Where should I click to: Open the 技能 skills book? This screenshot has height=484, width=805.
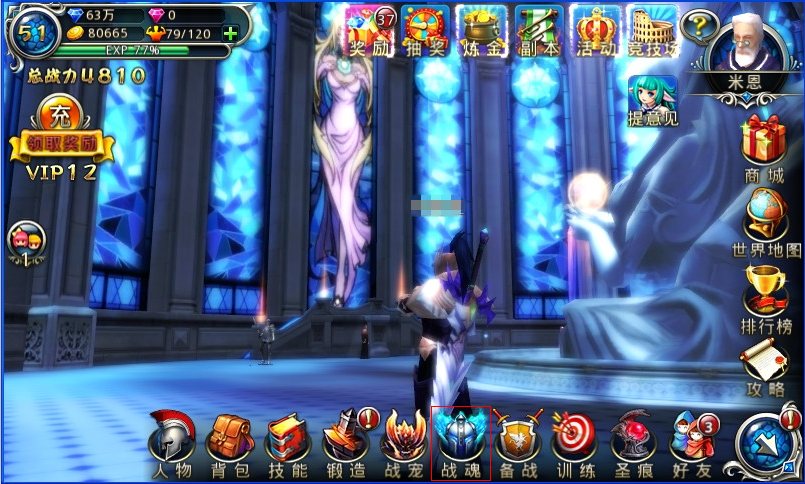287,441
